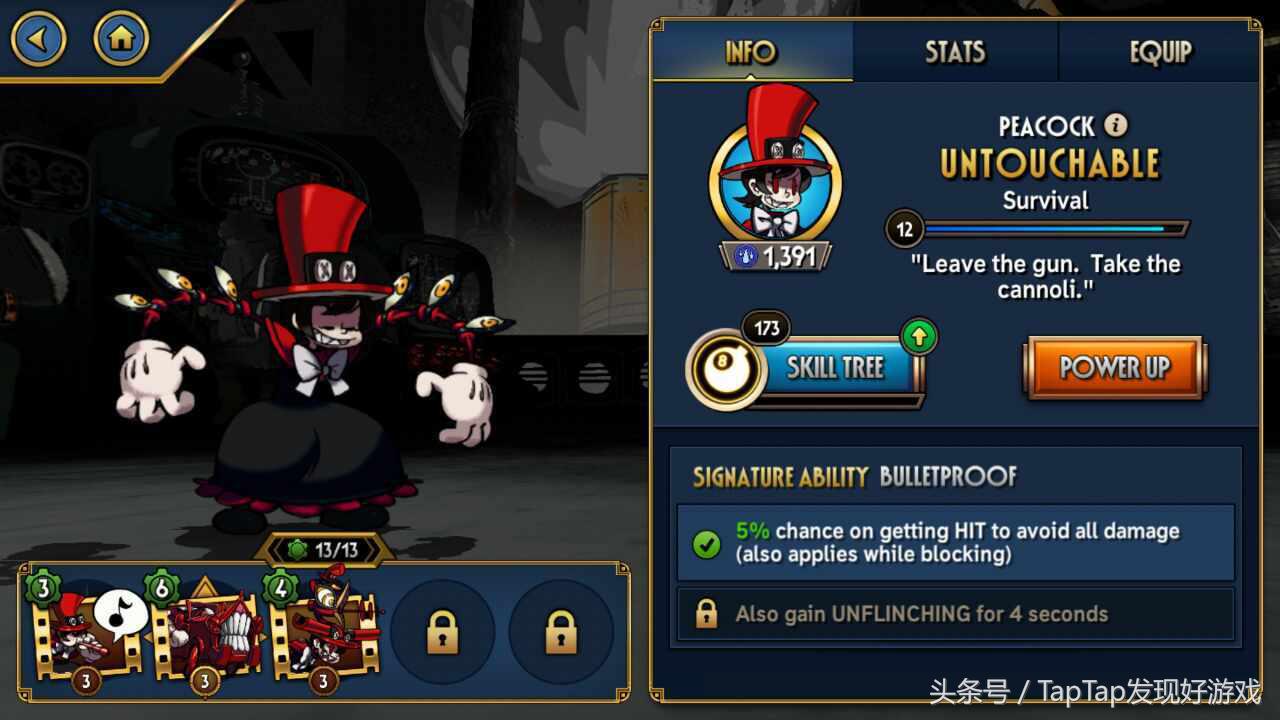Show Peacock info via the i icon
Viewport: 1280px width, 720px height.
tap(1116, 126)
